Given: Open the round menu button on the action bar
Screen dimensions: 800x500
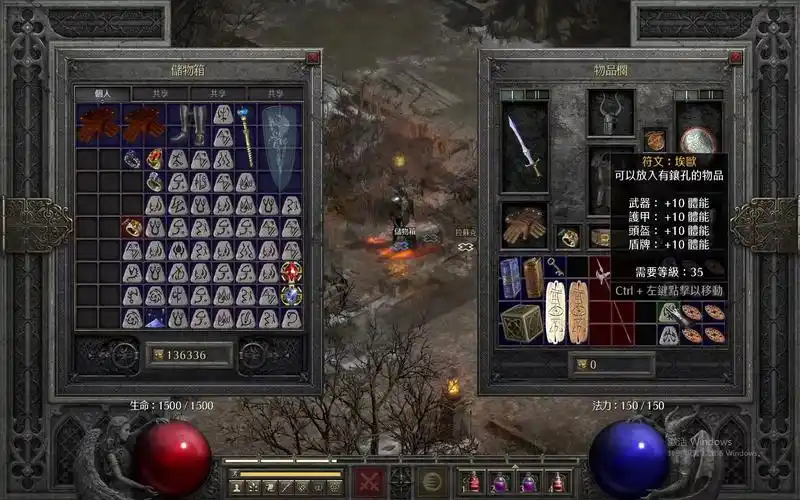Looking at the screenshot, I should point(431,479).
